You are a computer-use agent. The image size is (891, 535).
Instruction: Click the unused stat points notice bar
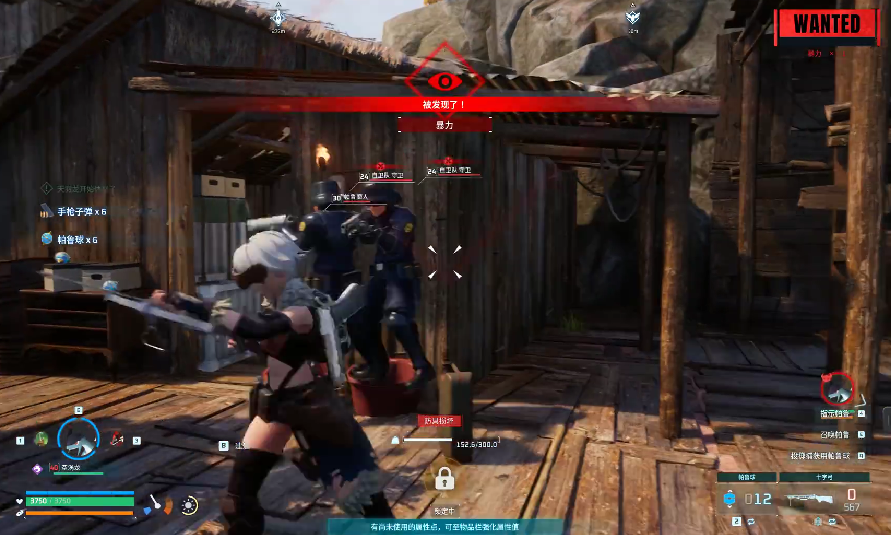tap(444, 526)
